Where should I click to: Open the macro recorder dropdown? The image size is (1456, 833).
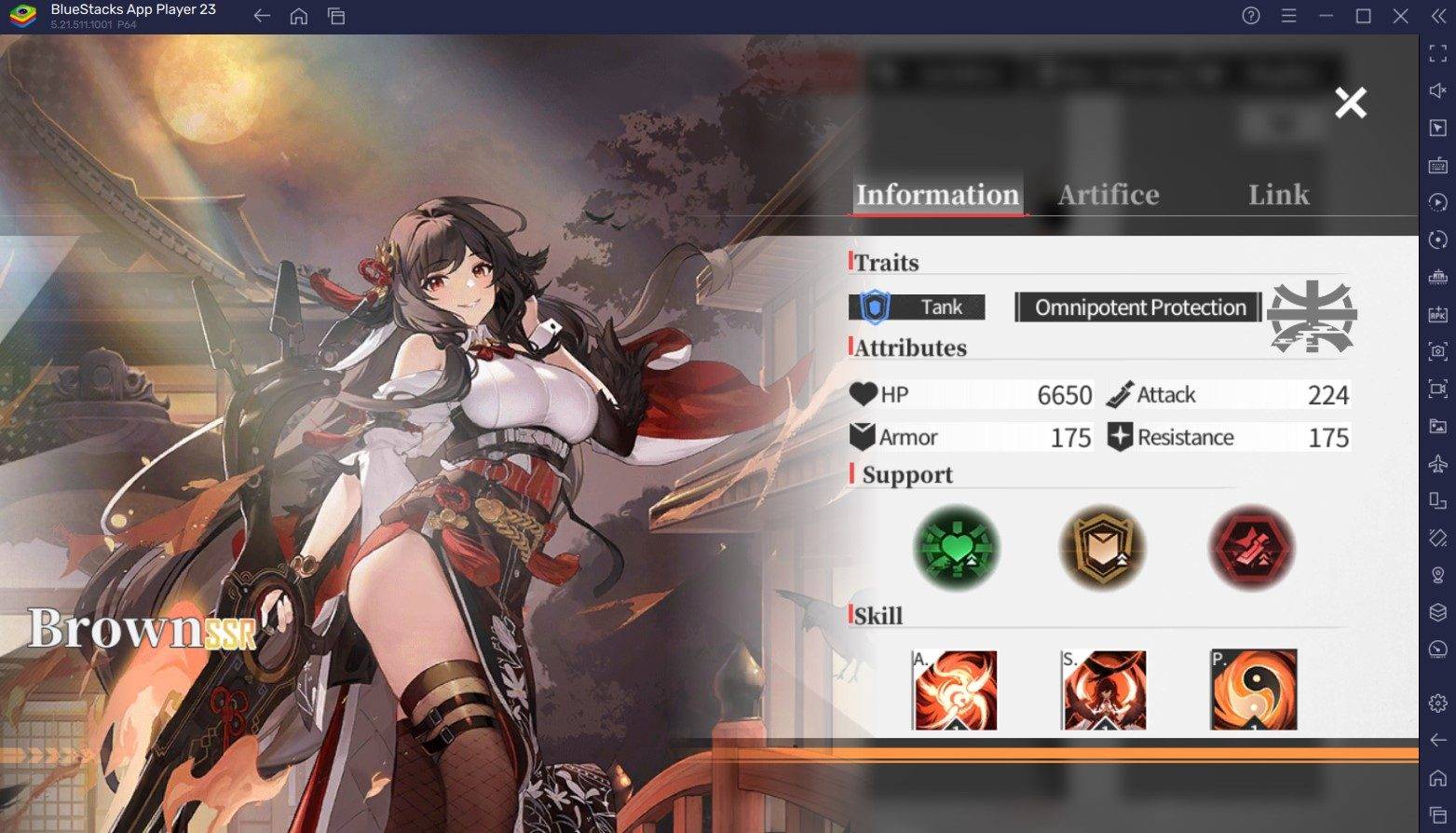1436,201
